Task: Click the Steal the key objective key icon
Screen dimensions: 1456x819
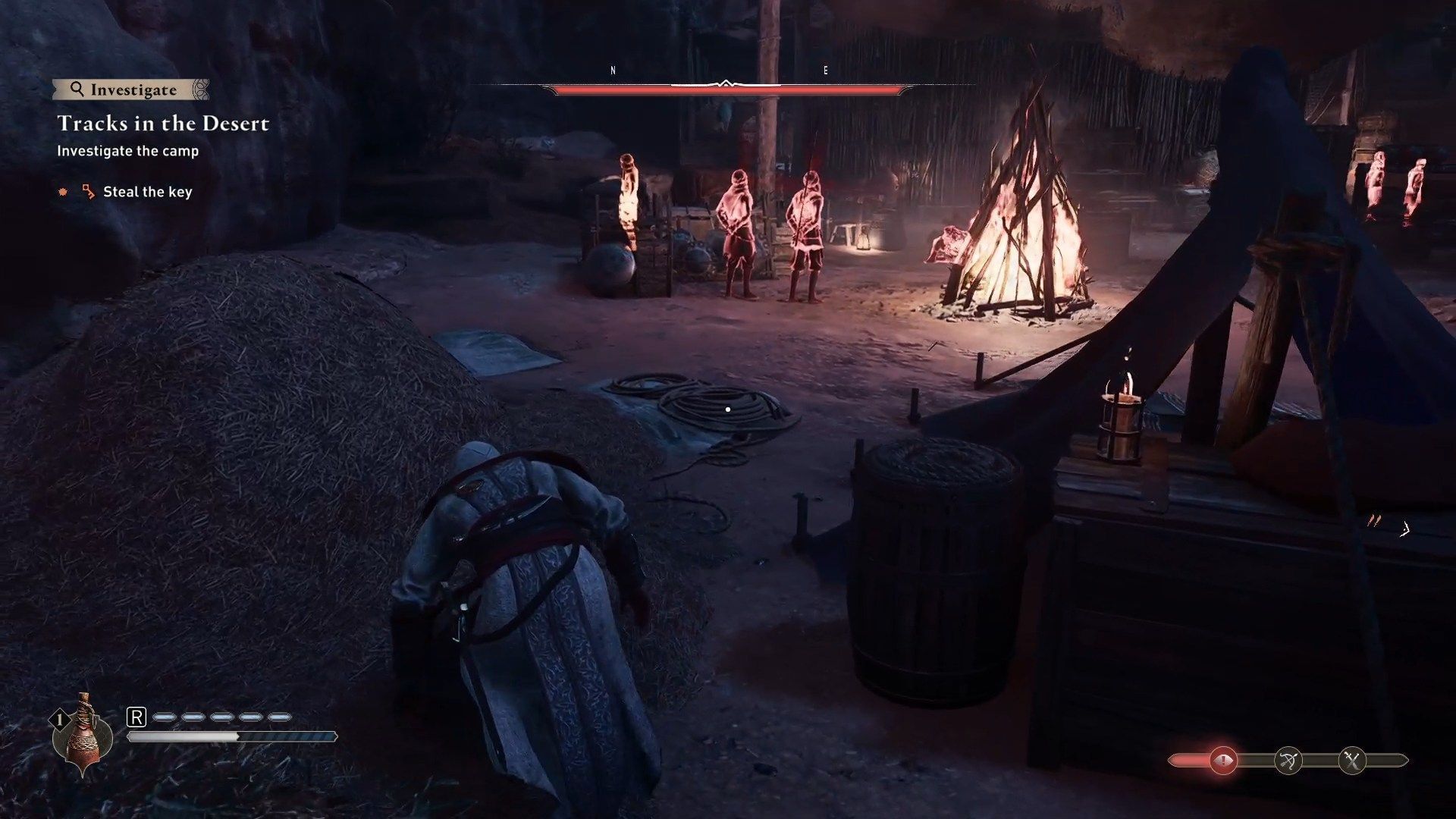Action: tap(89, 193)
